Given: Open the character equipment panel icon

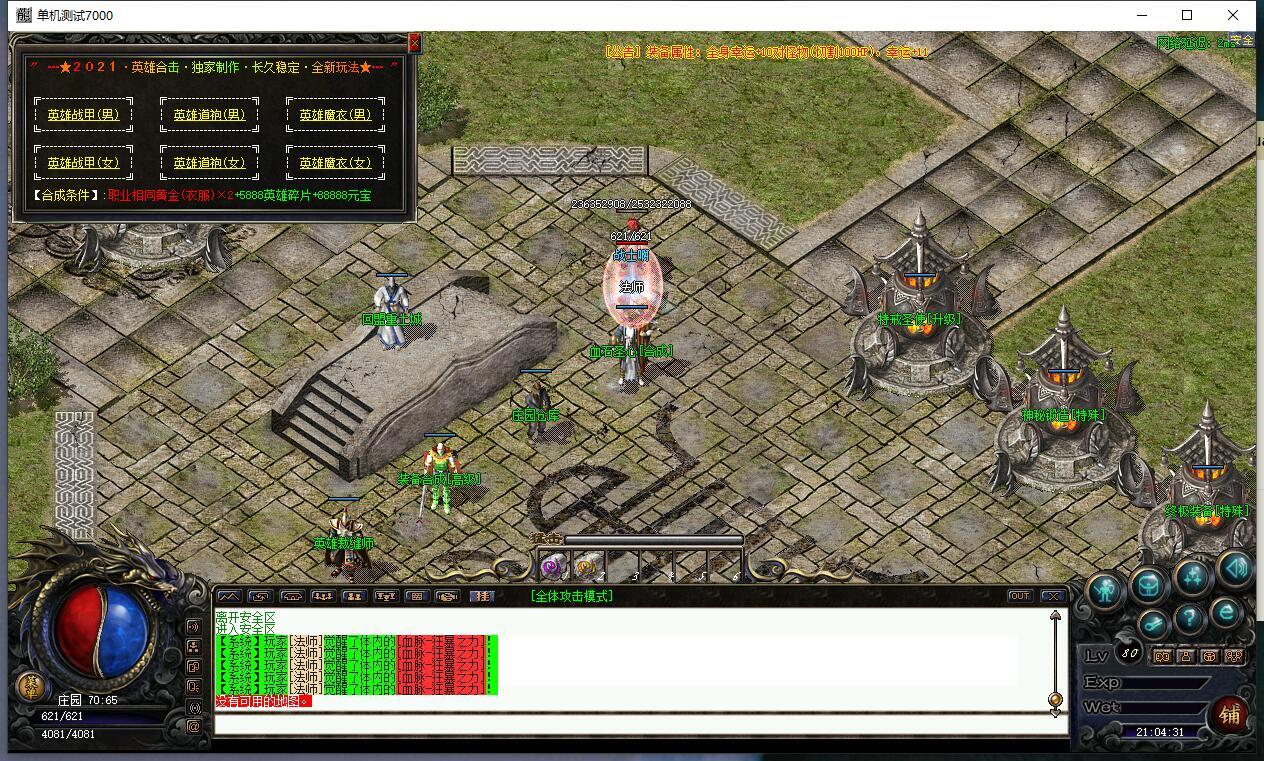Looking at the screenshot, I should coord(1107,589).
